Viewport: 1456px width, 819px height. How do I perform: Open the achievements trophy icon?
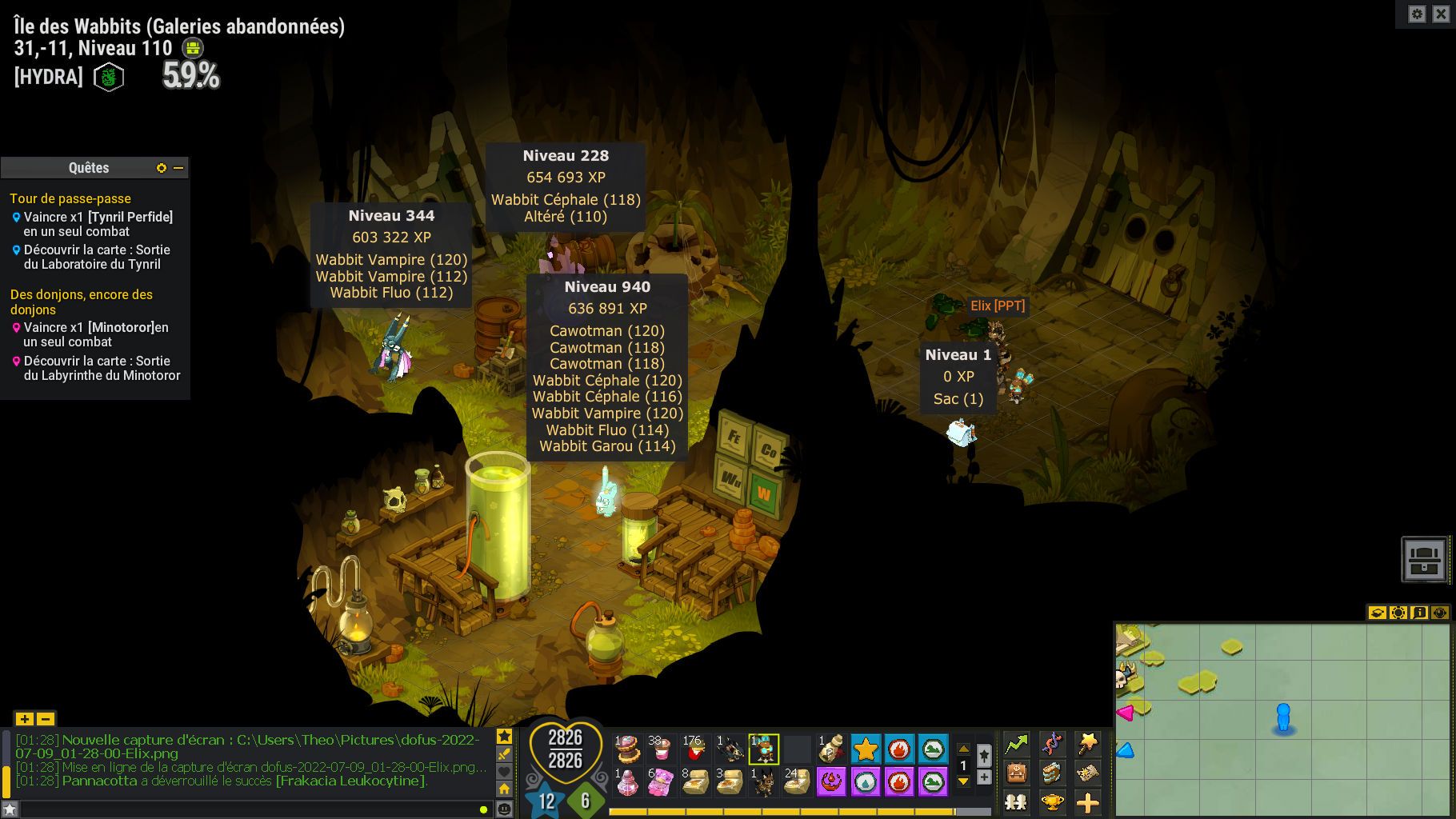(x=1052, y=801)
